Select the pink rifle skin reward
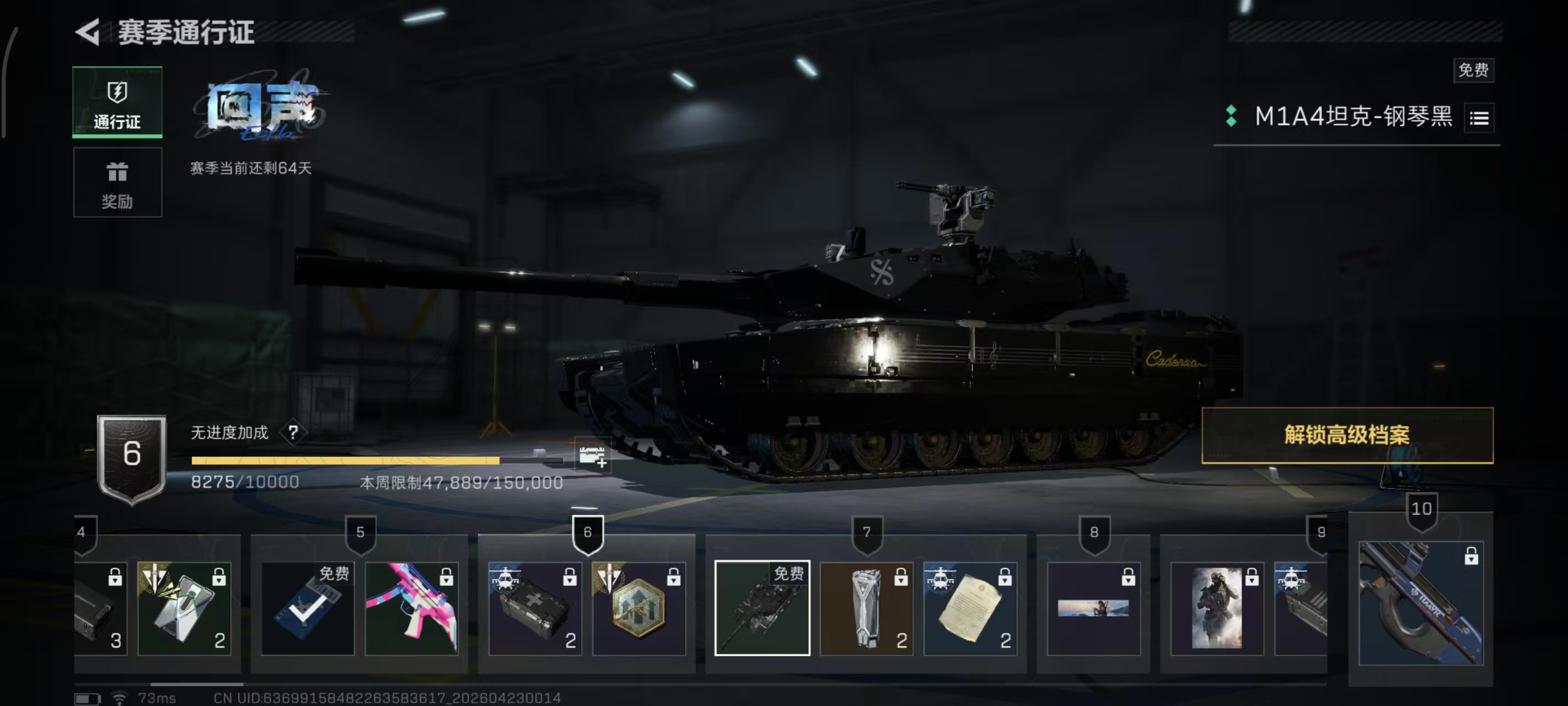1568x706 pixels. [411, 608]
